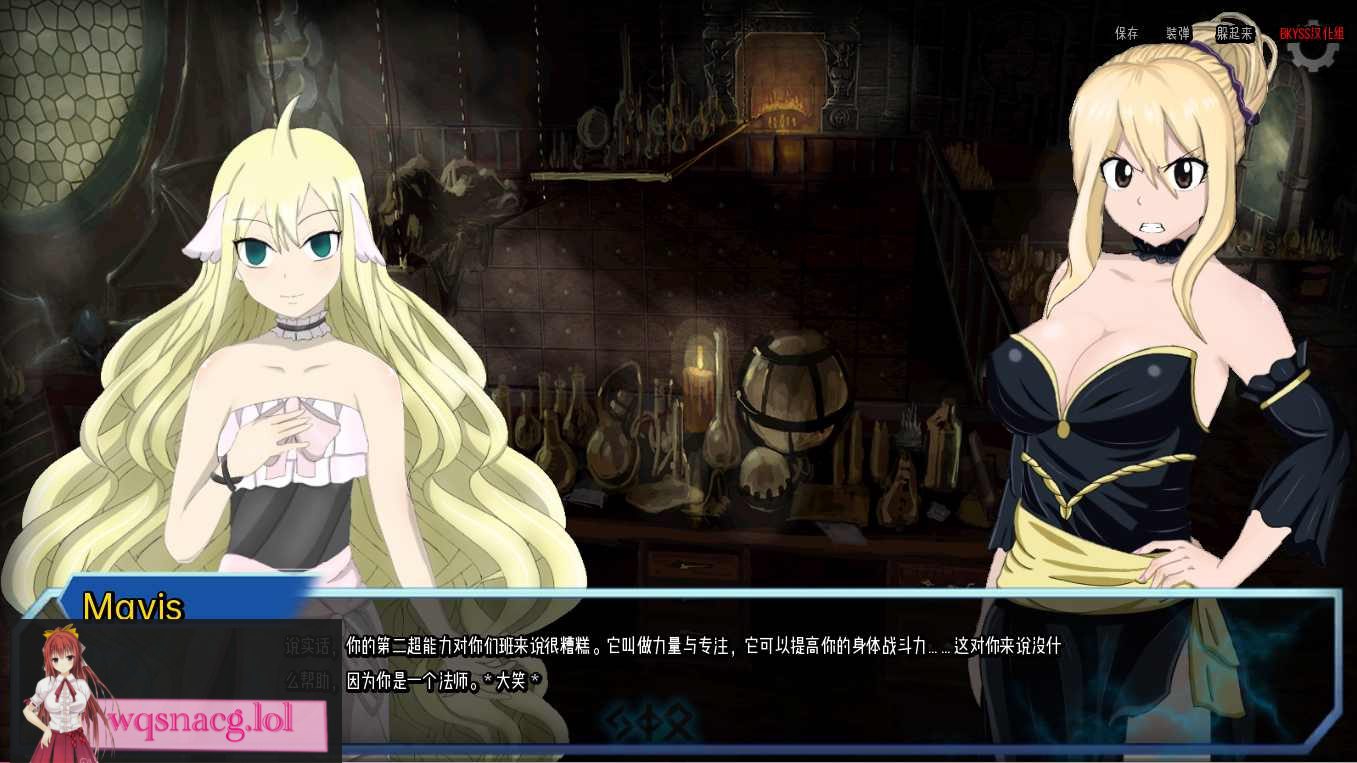Click 装弹 in the top menu bar

pos(1177,33)
